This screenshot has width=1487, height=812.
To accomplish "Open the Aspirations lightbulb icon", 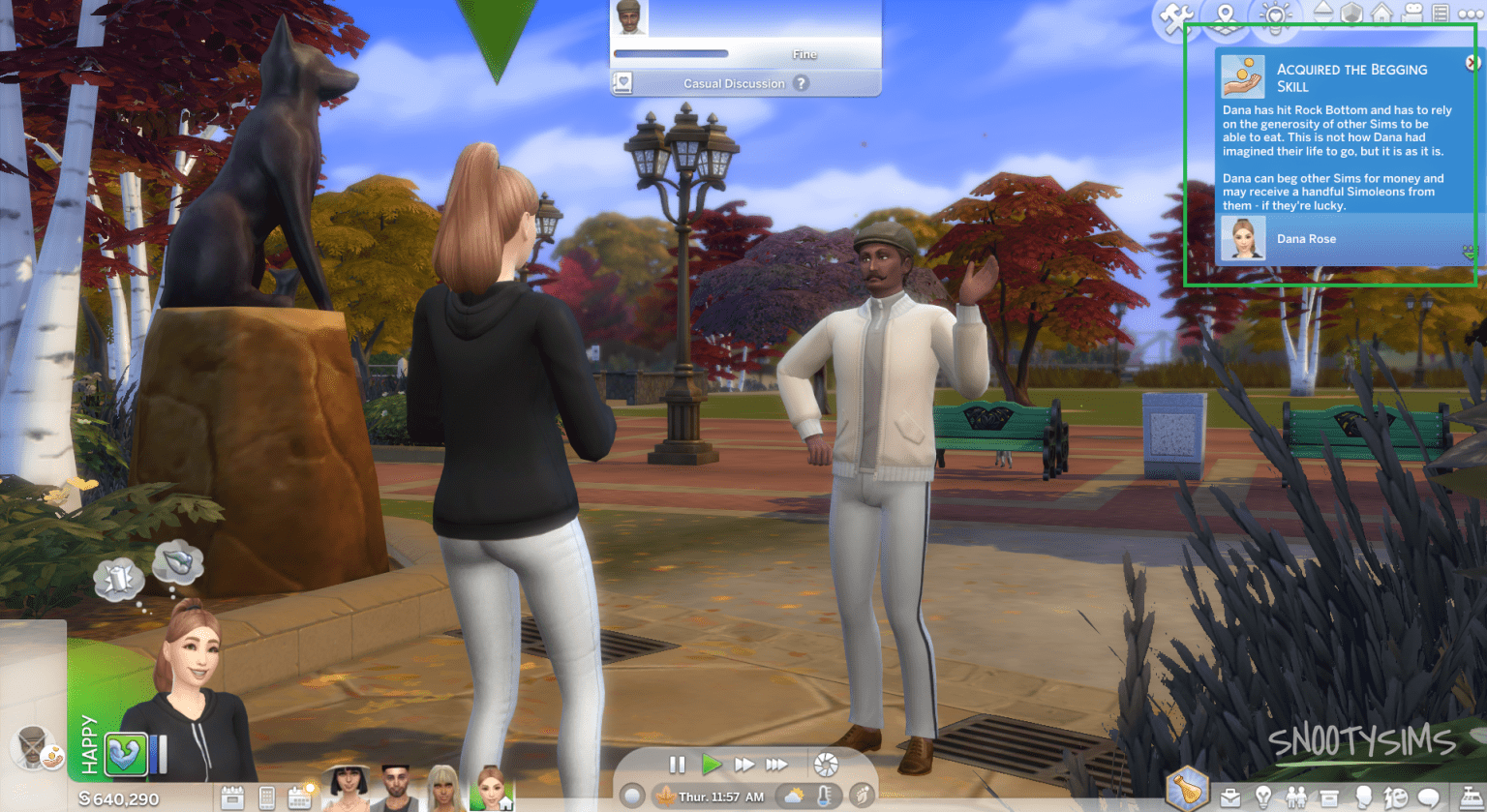I will click(1264, 797).
